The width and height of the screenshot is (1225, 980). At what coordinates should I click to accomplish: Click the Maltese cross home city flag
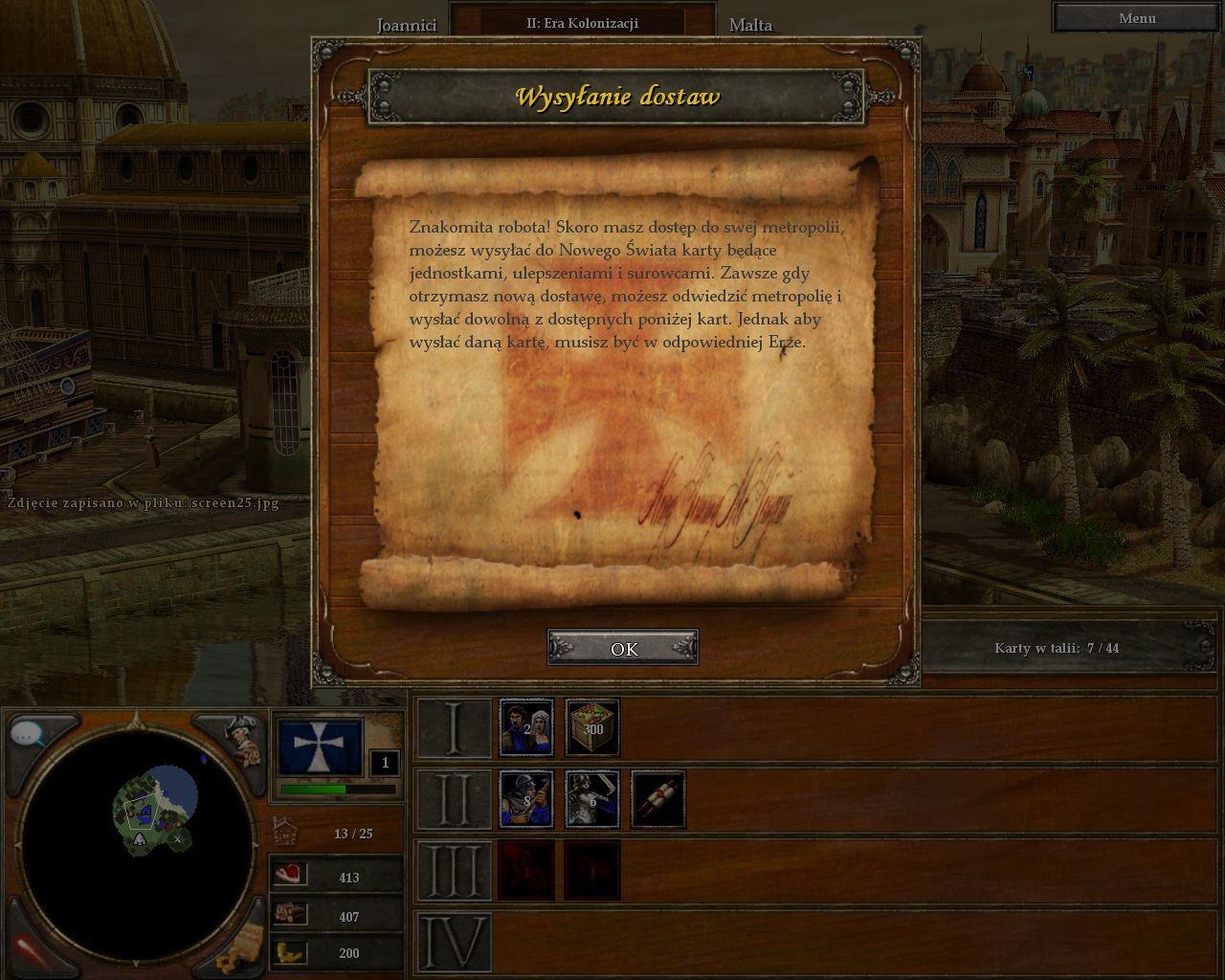[x=320, y=747]
